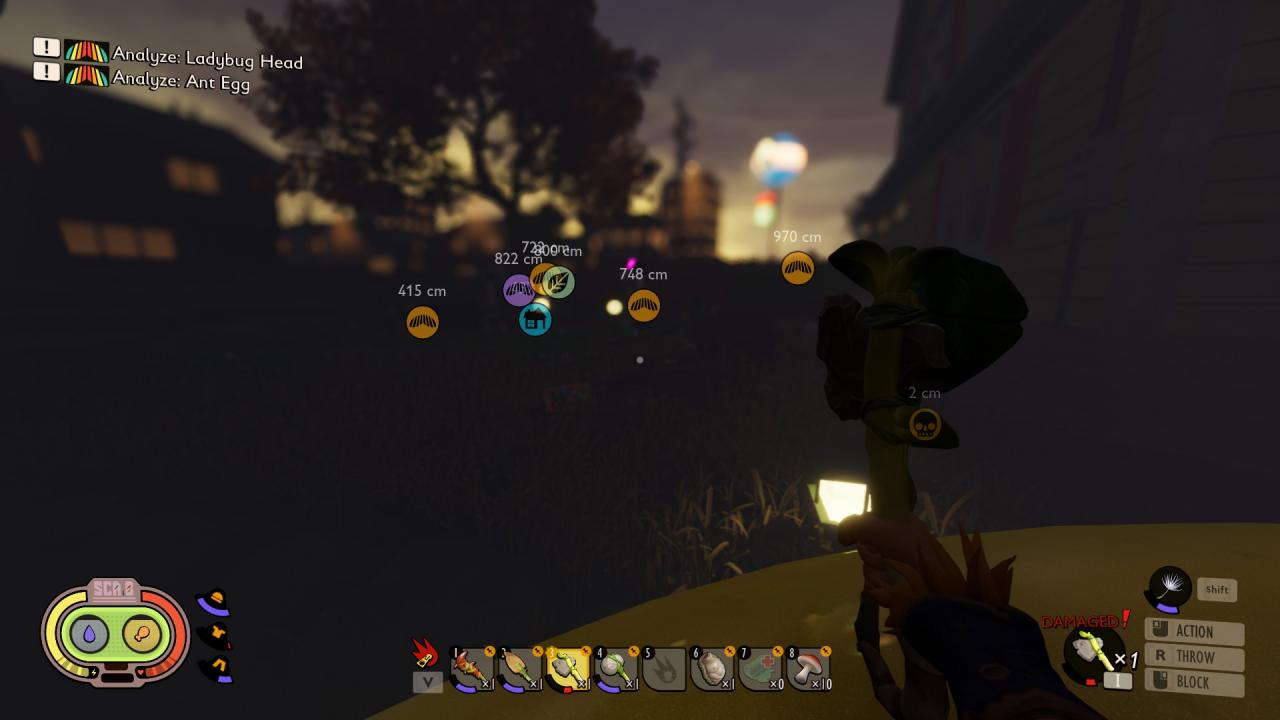This screenshot has width=1280, height=720.
Task: Choose the mushroom in hotbar slot 8
Action: point(807,668)
